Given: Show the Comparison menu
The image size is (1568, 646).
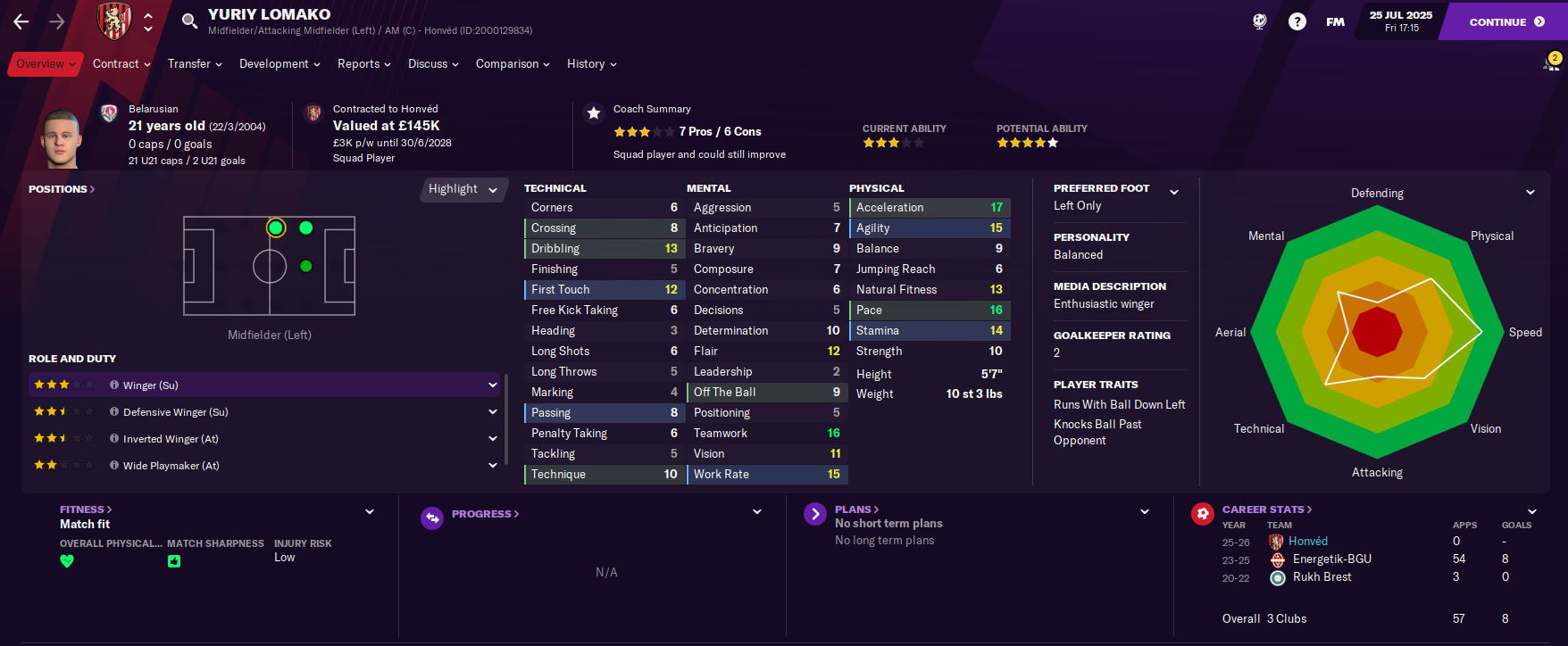Looking at the screenshot, I should [x=513, y=64].
